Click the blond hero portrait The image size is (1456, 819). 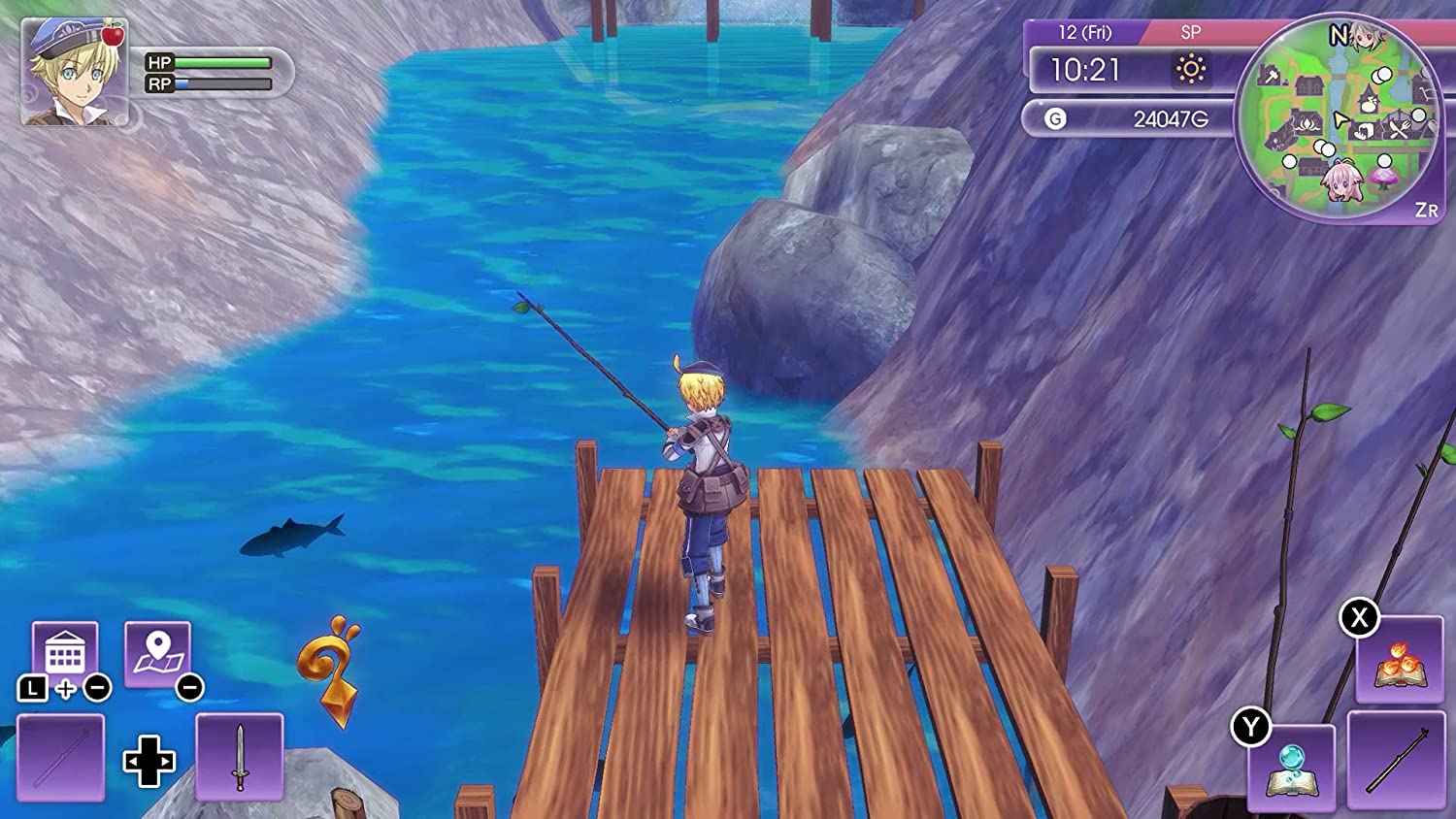75,73
